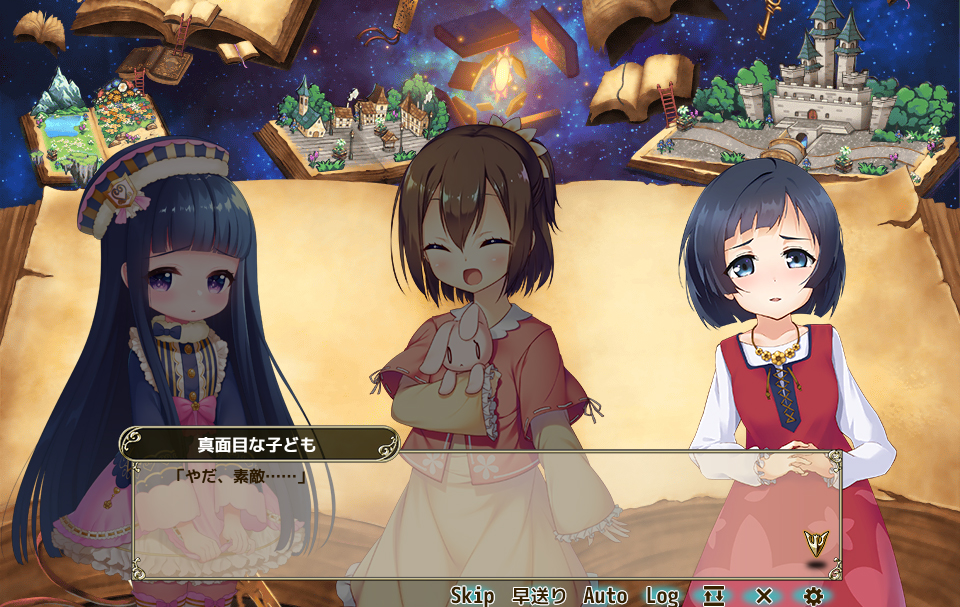The height and width of the screenshot is (607, 960).
Task: Click the up-down arrows icon
Action: 714,596
